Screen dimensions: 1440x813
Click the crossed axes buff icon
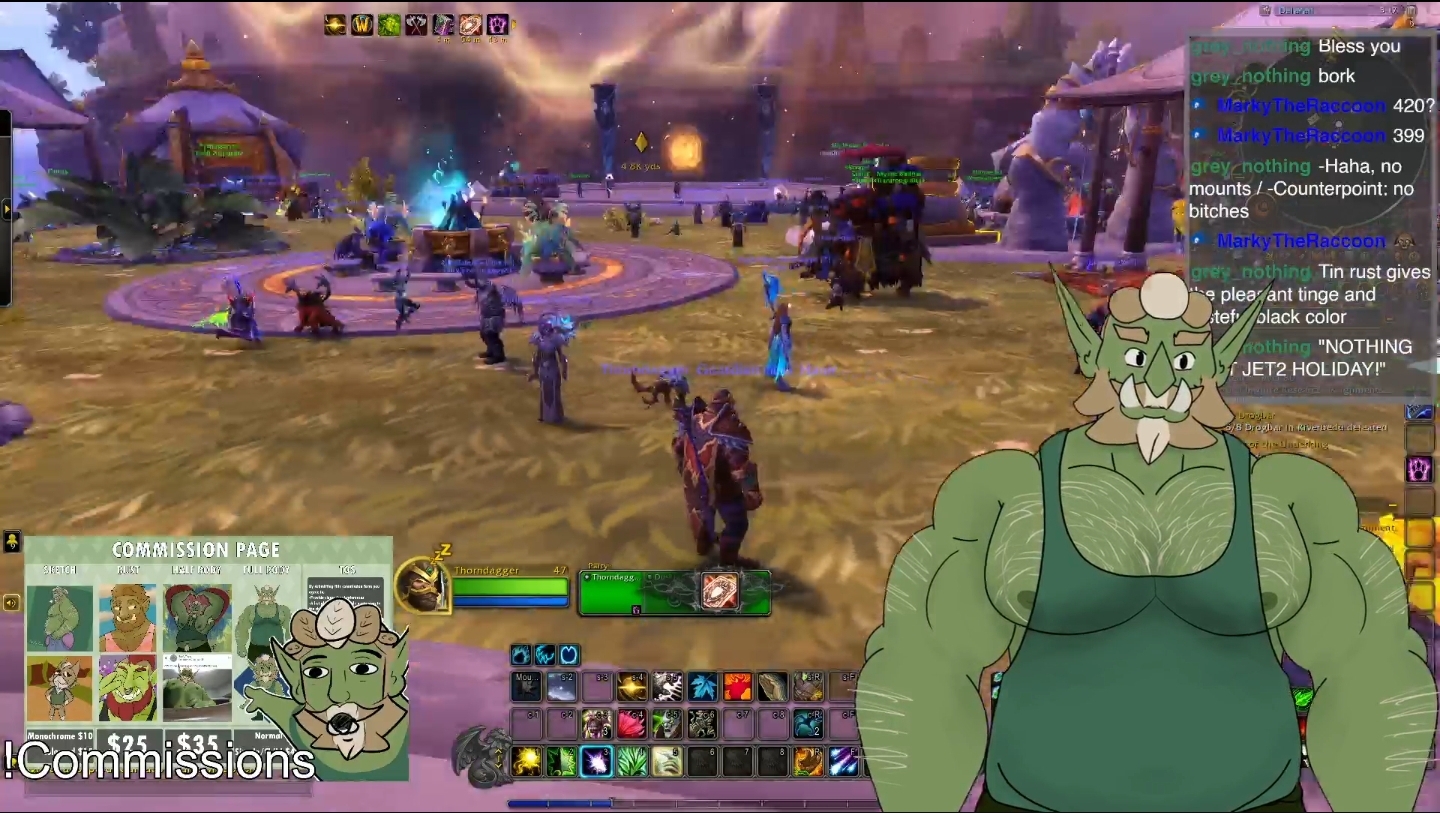[x=417, y=25]
